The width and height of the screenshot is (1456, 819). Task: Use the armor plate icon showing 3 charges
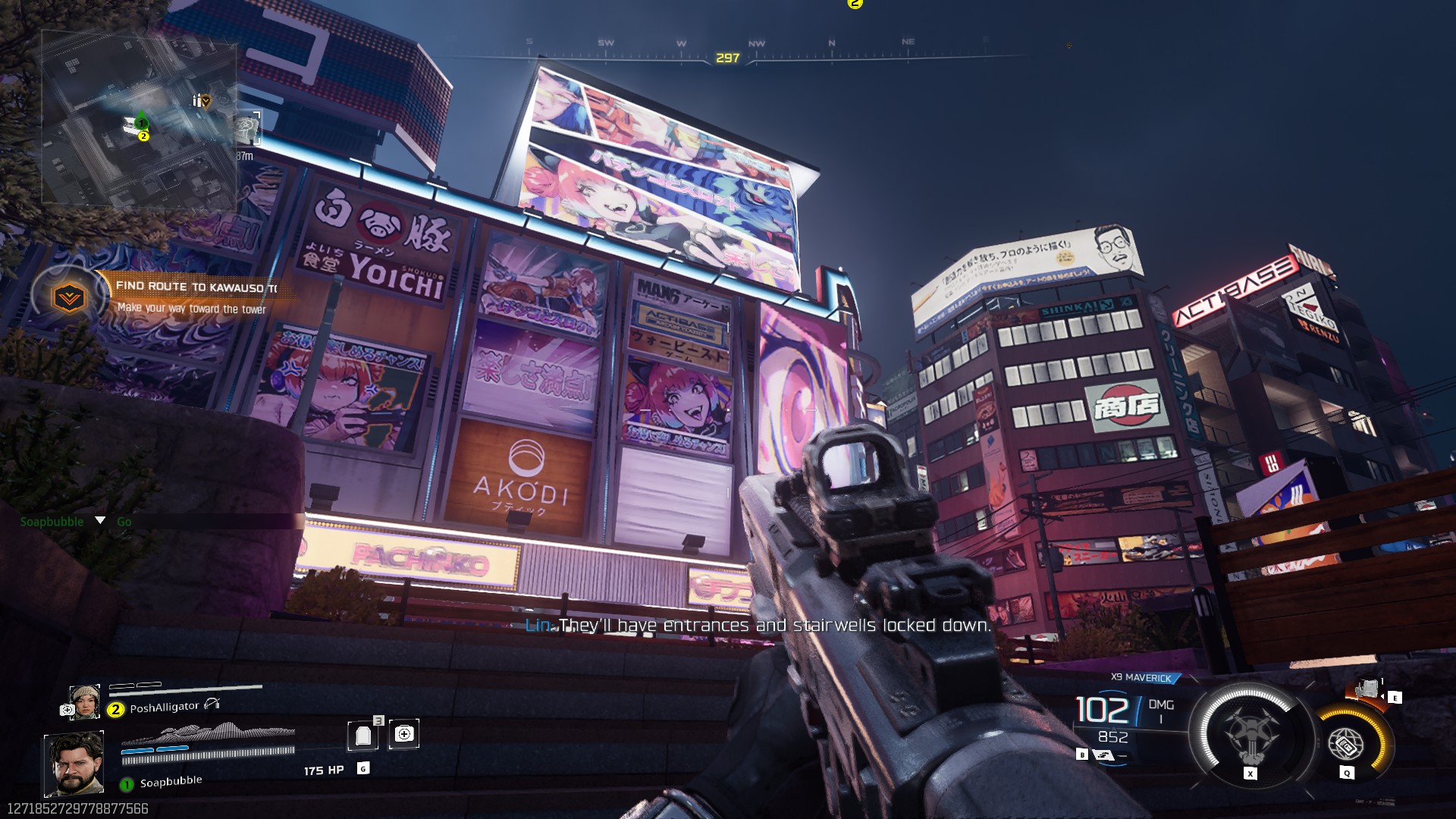(362, 737)
